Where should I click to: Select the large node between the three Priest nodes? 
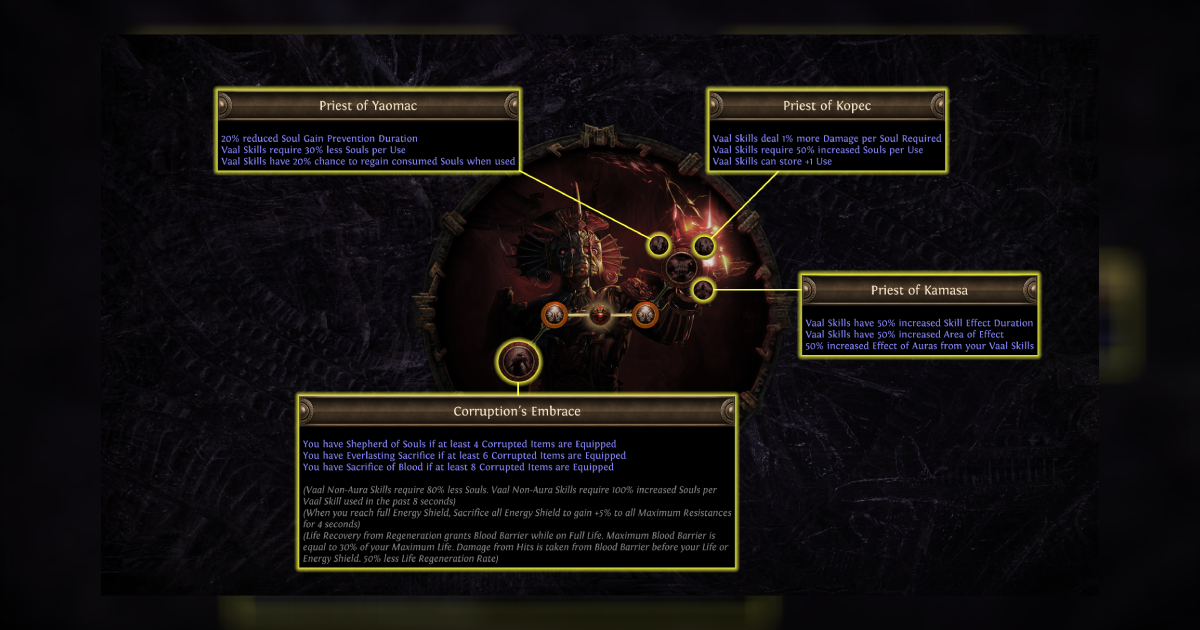681,267
